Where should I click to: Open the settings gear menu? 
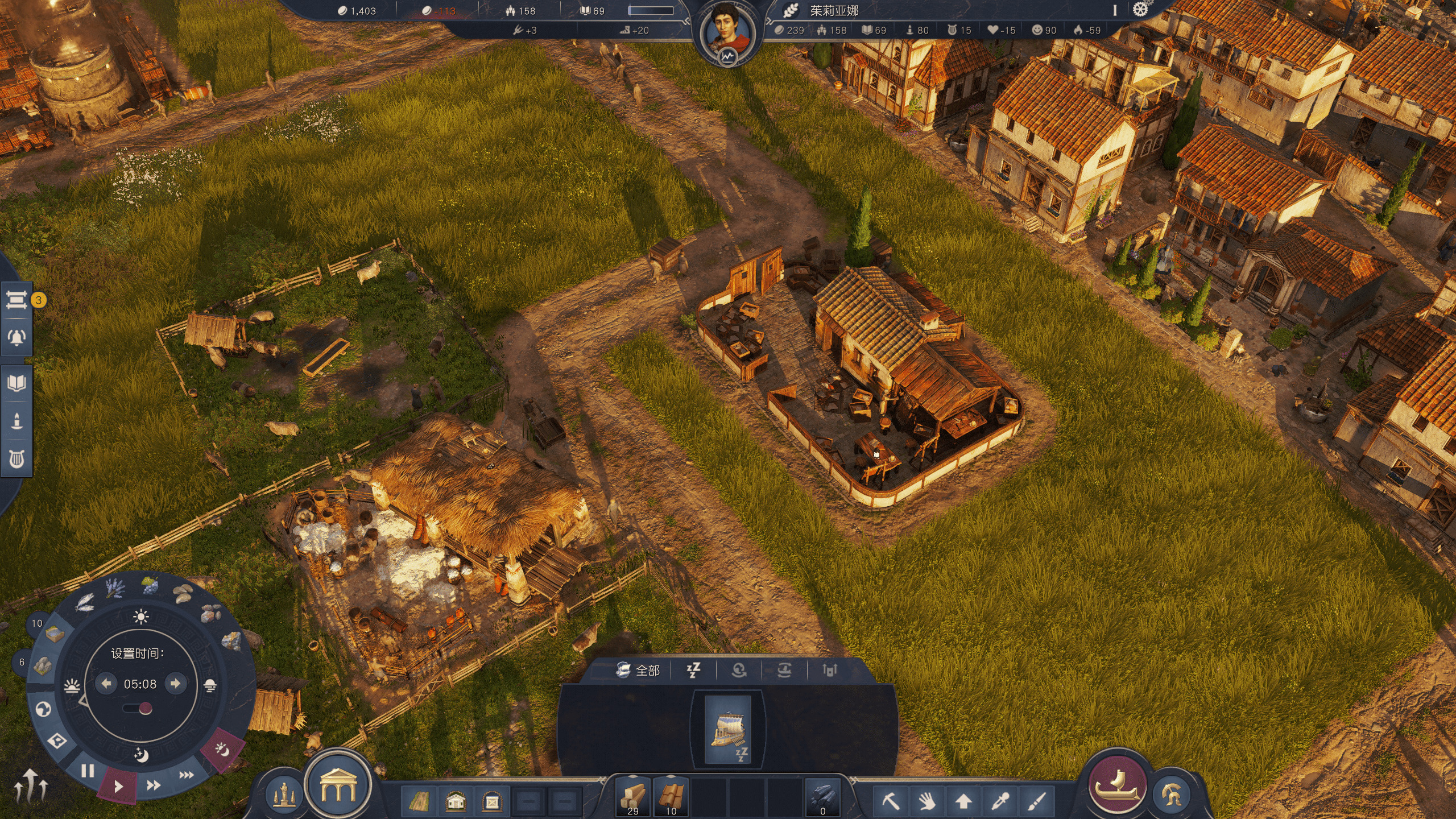point(1140,10)
